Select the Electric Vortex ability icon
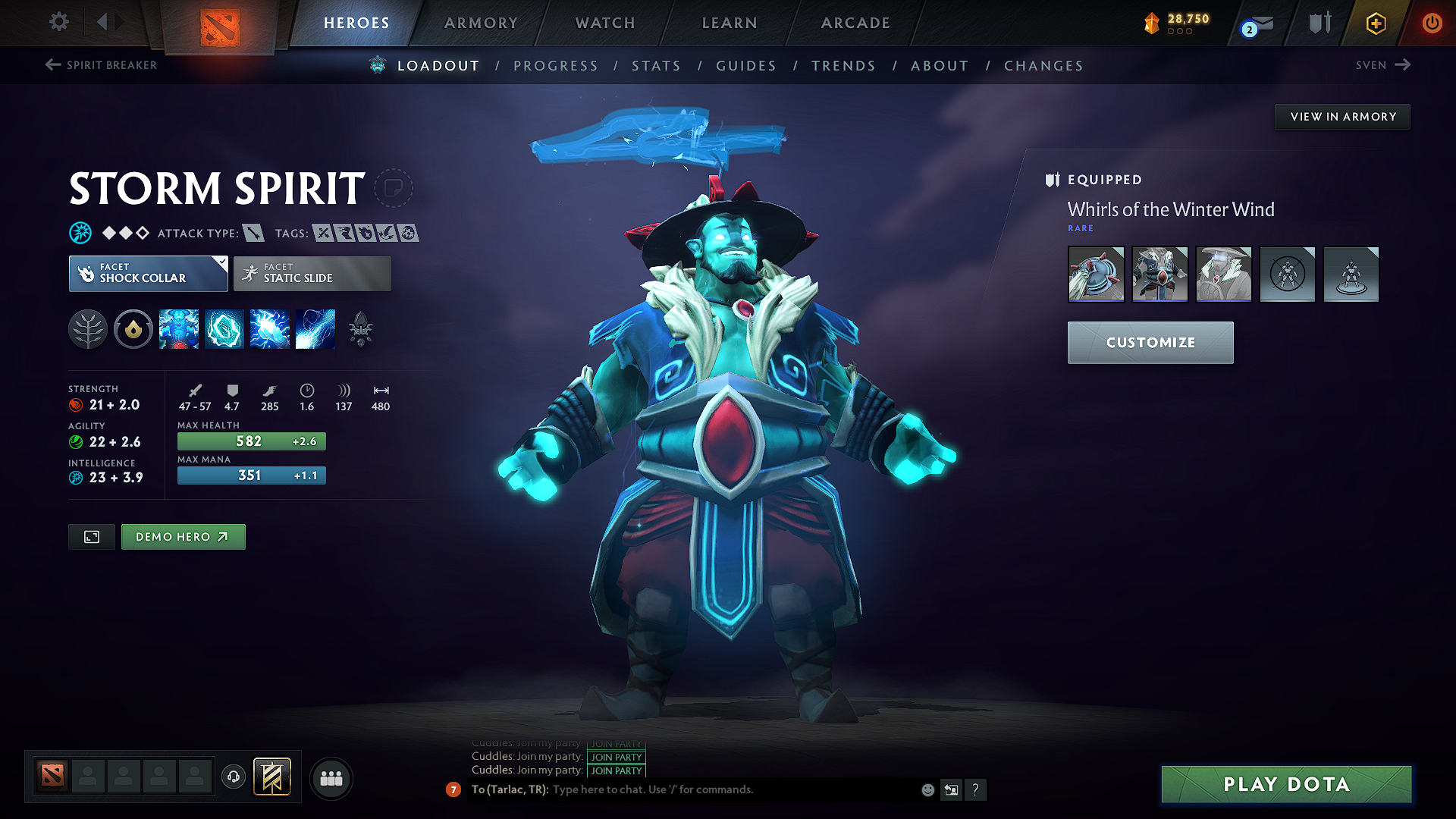This screenshot has height=819, width=1456. click(x=224, y=329)
